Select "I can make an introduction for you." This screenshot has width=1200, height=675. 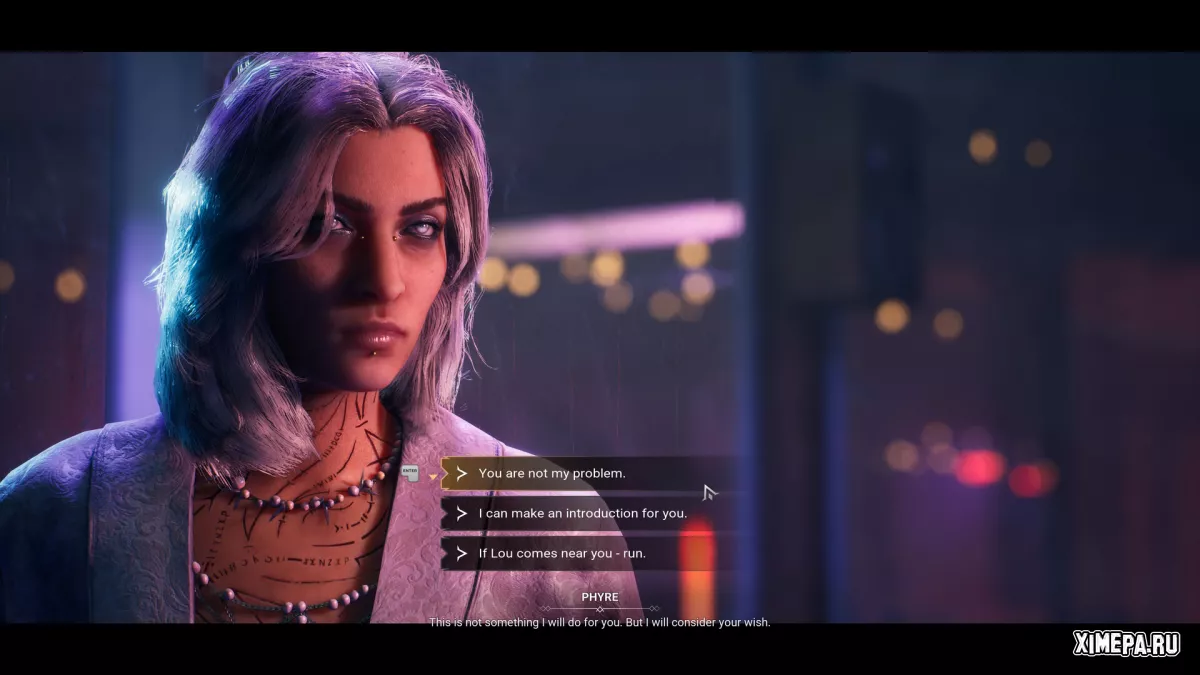[582, 513]
